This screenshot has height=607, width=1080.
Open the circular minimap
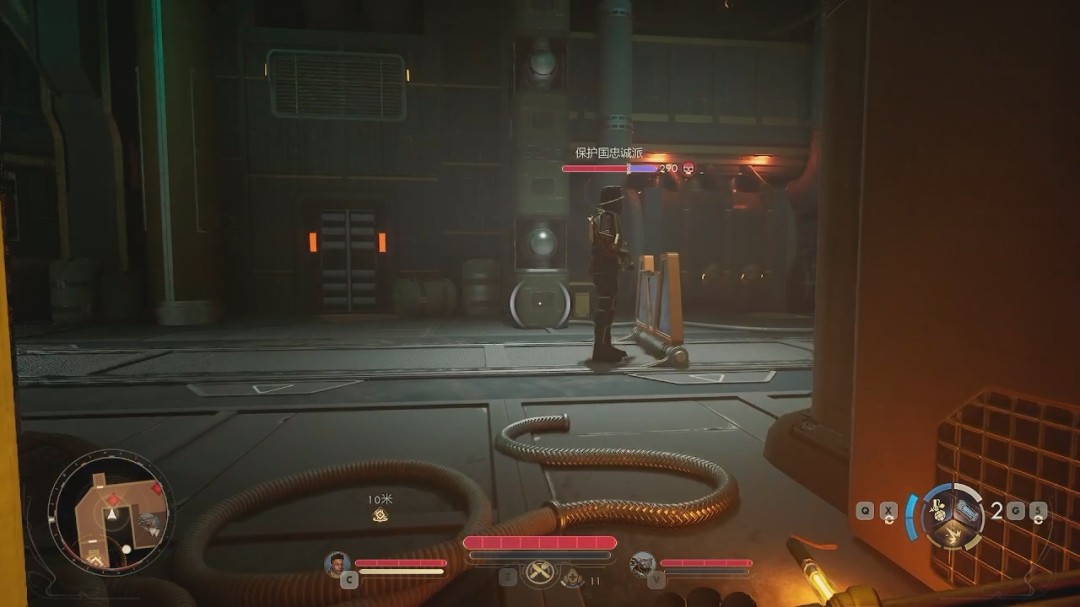111,513
